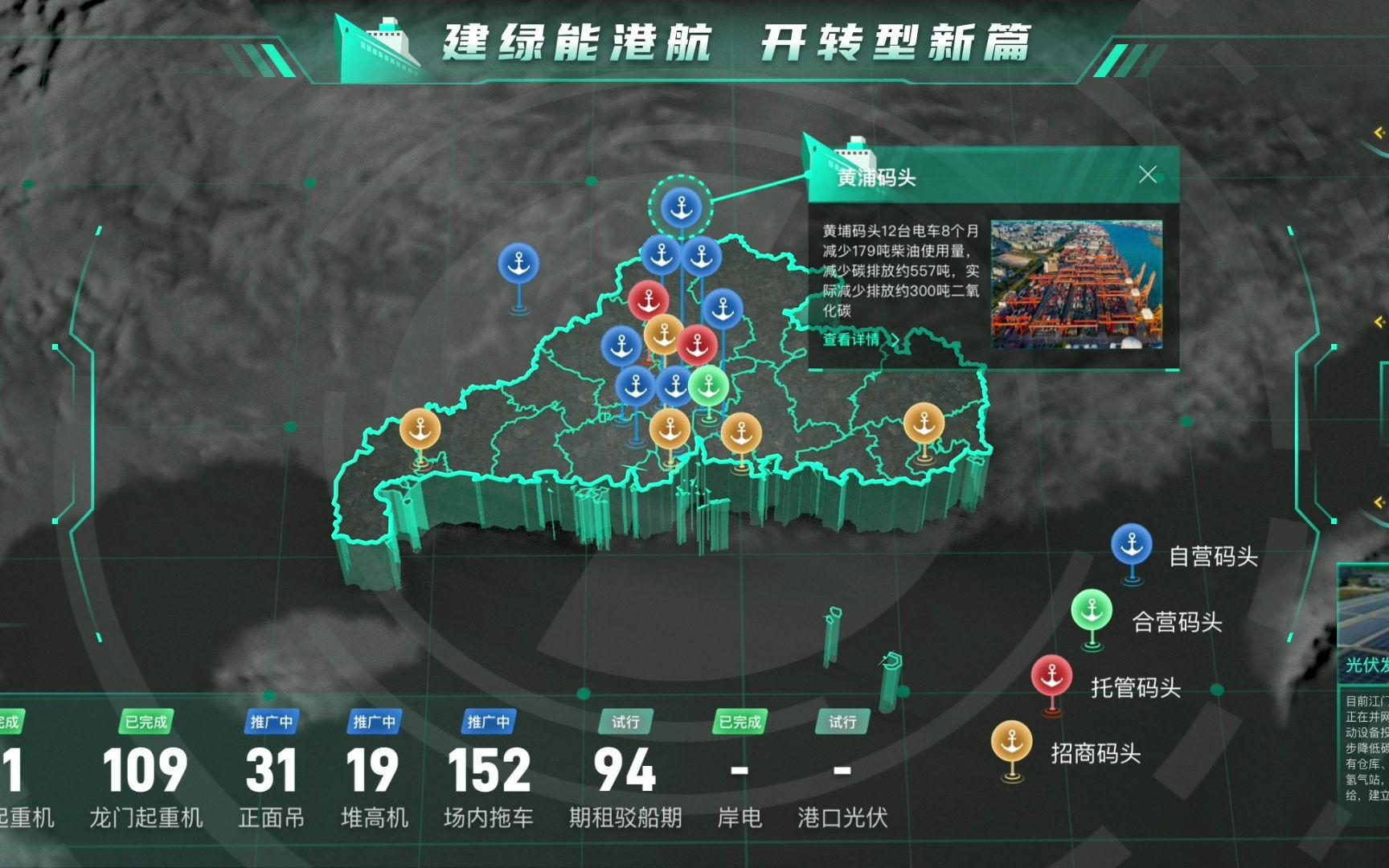Screen dimensions: 1389x868
Task: Click the arrow next to 查看详情
Action: click(895, 341)
